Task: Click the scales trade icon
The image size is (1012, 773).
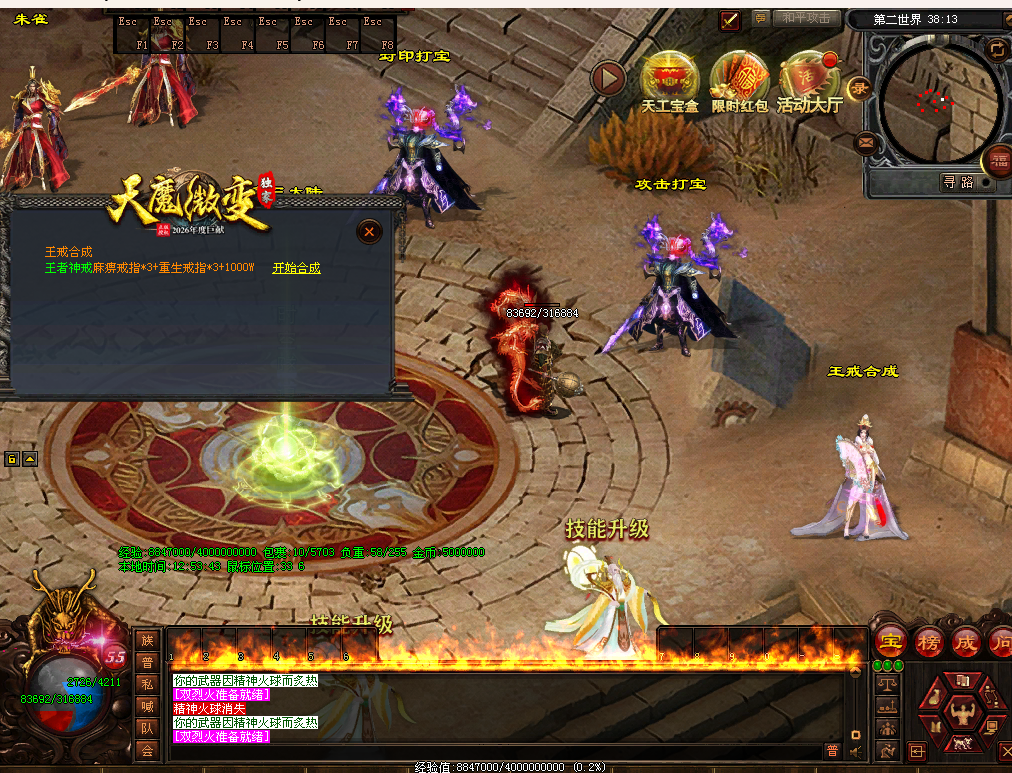Action: click(x=886, y=683)
